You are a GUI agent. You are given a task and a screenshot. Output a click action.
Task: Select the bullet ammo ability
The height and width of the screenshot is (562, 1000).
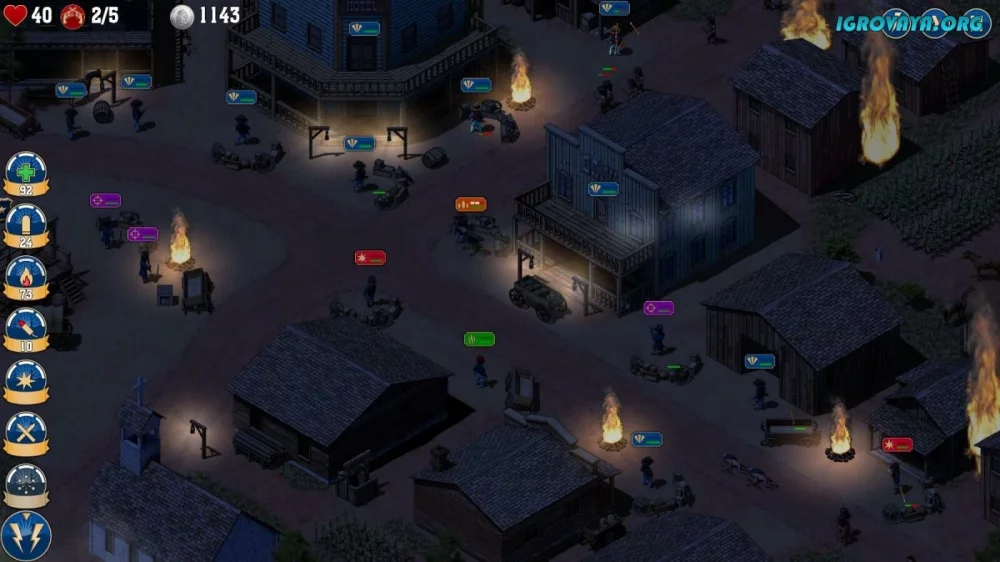pyautogui.click(x=26, y=223)
